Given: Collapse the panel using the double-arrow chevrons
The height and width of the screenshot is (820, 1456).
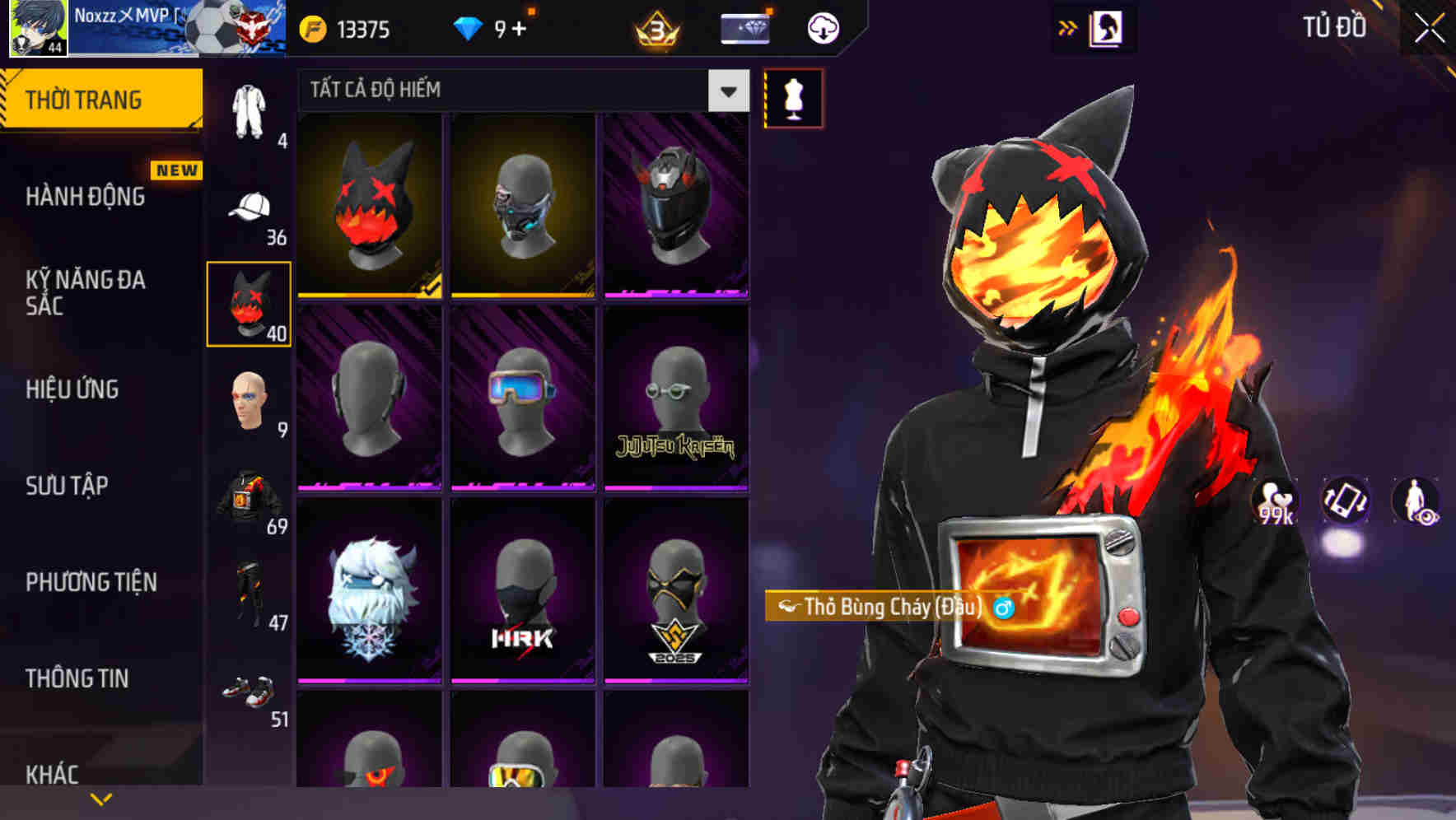Looking at the screenshot, I should click(1067, 26).
